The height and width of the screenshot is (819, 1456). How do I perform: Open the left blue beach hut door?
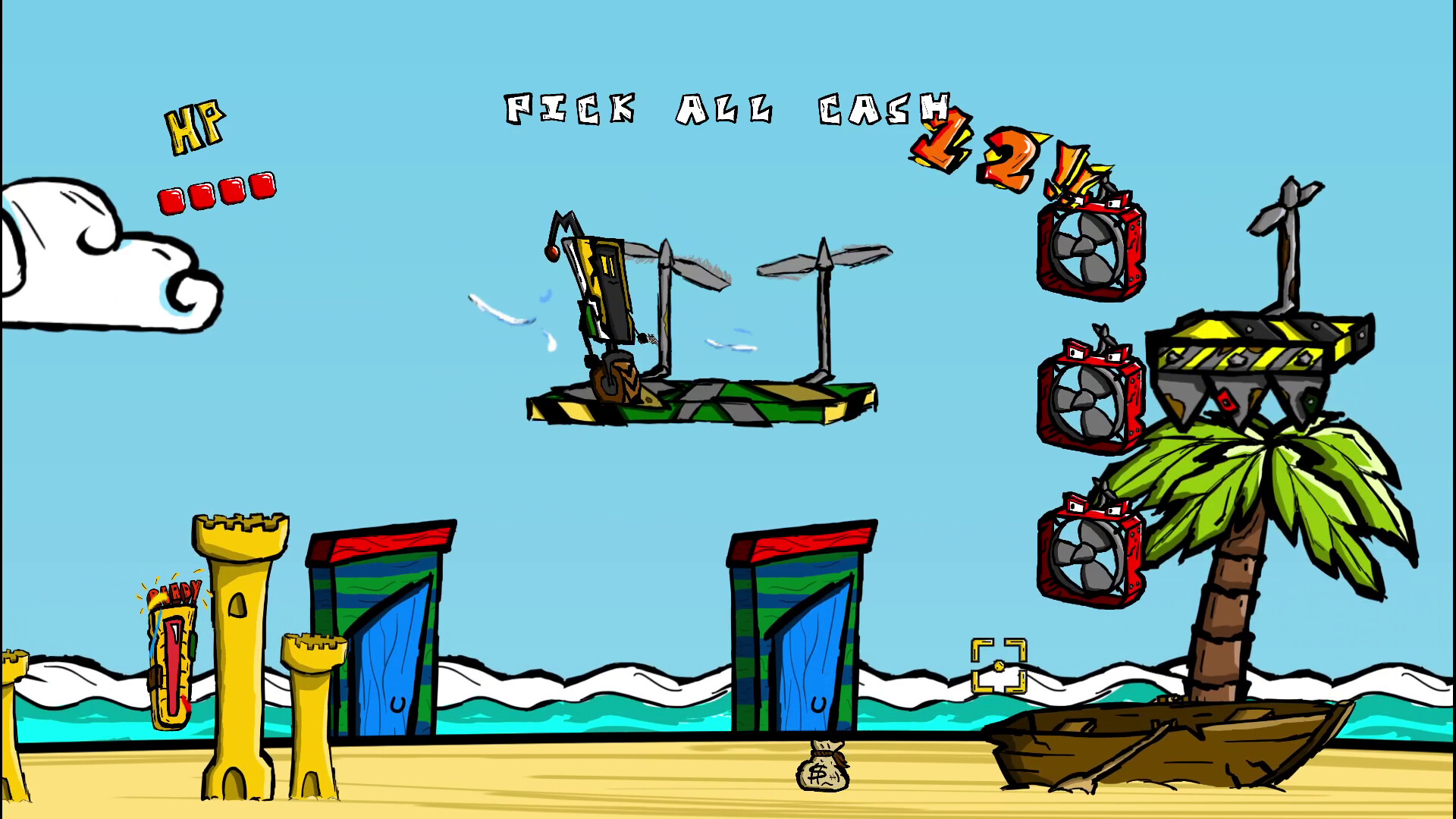(389, 652)
